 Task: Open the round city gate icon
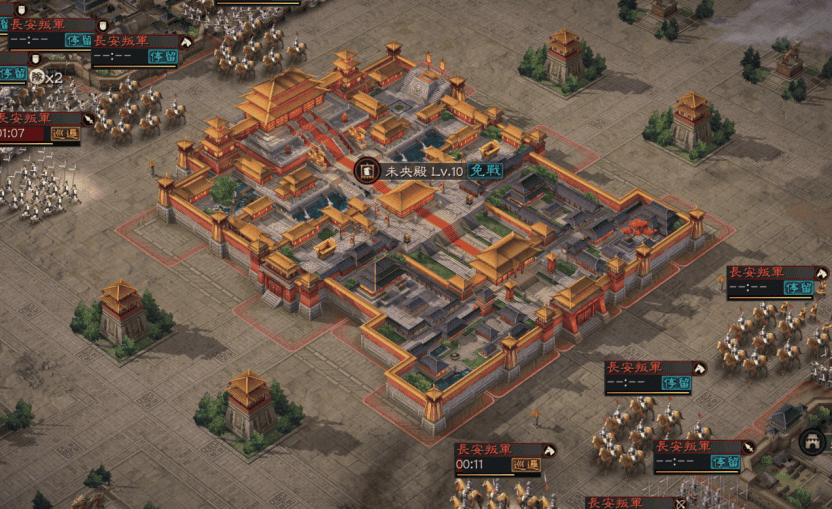click(x=812, y=441)
